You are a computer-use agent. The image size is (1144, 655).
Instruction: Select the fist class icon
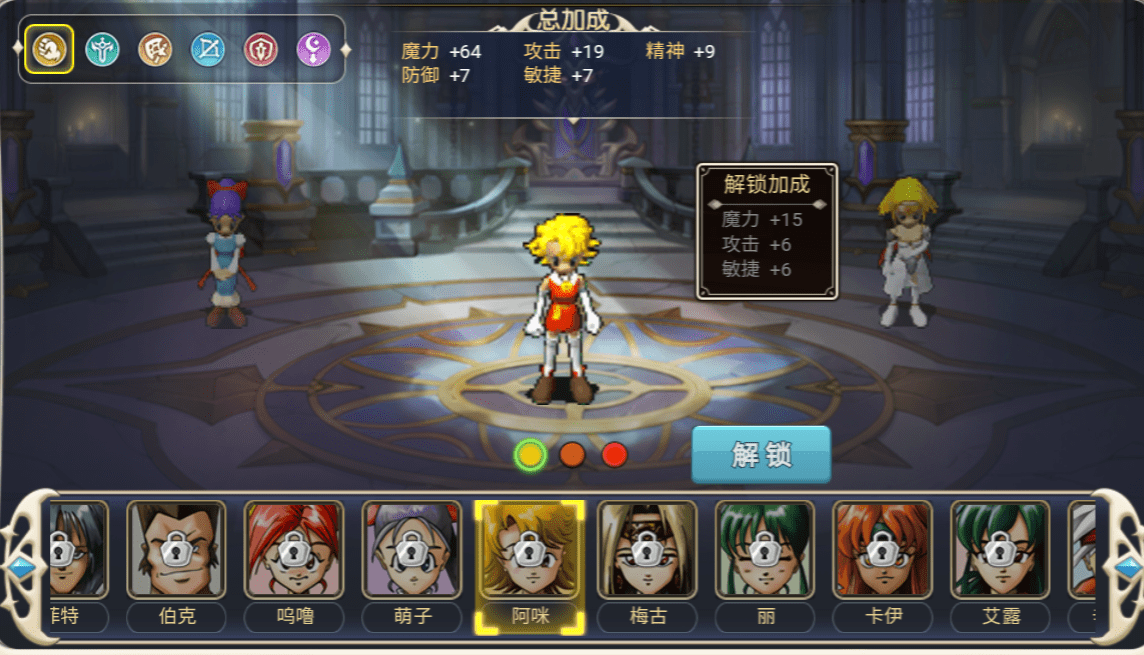48,49
